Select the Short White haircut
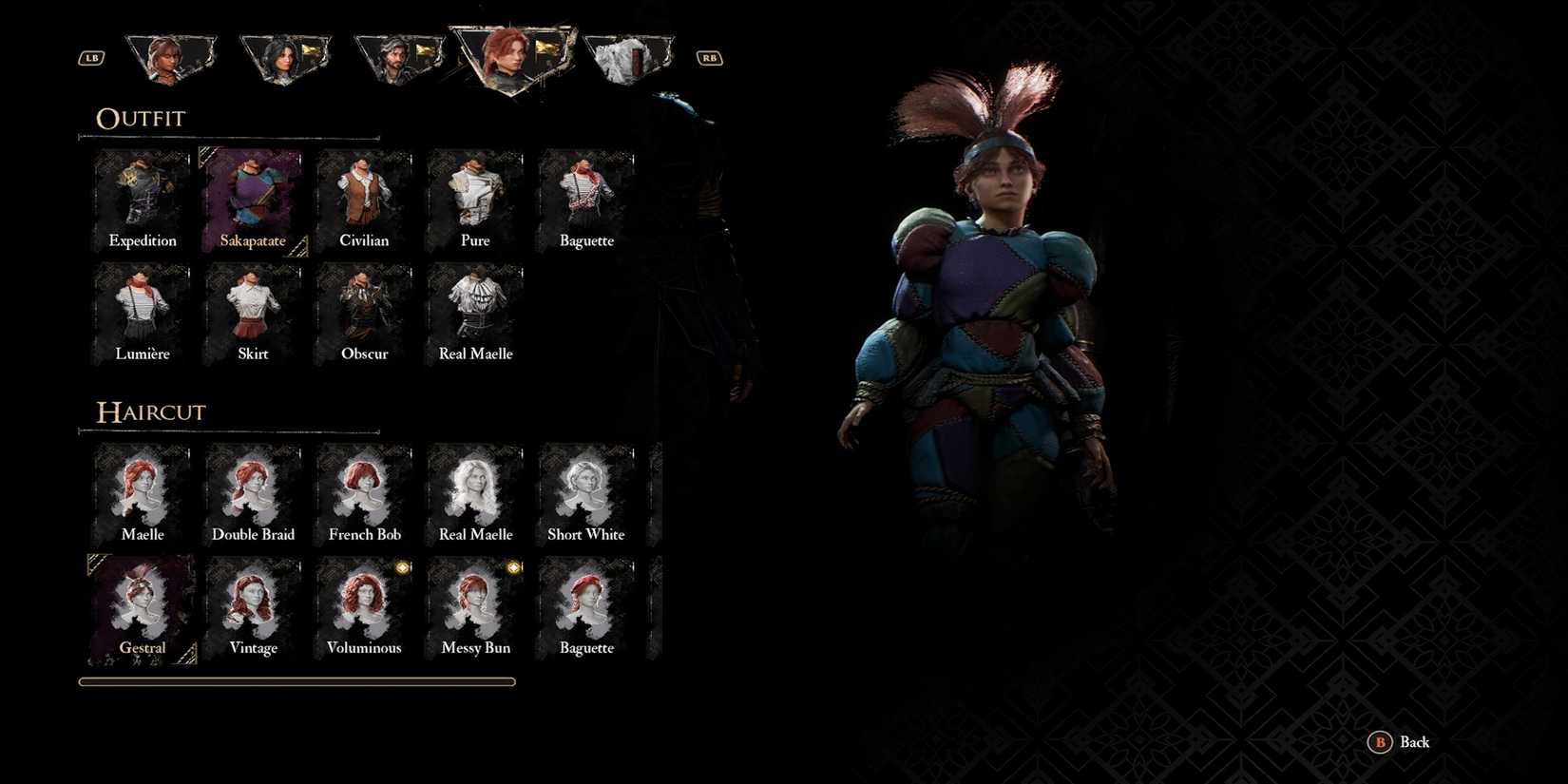This screenshot has height=784, width=1568. [x=585, y=490]
